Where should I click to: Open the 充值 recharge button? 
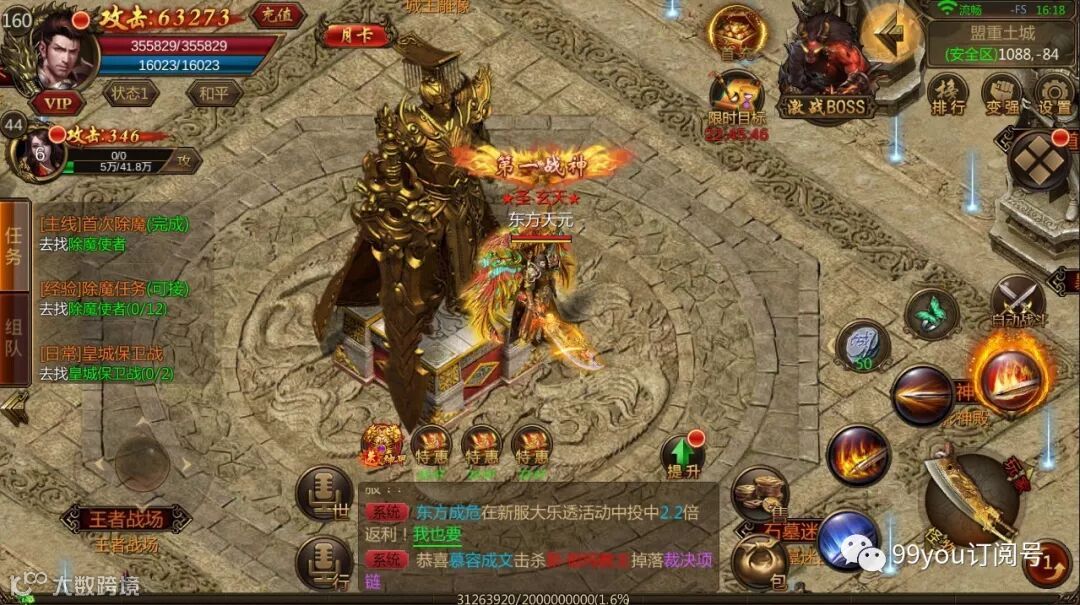click(x=277, y=15)
